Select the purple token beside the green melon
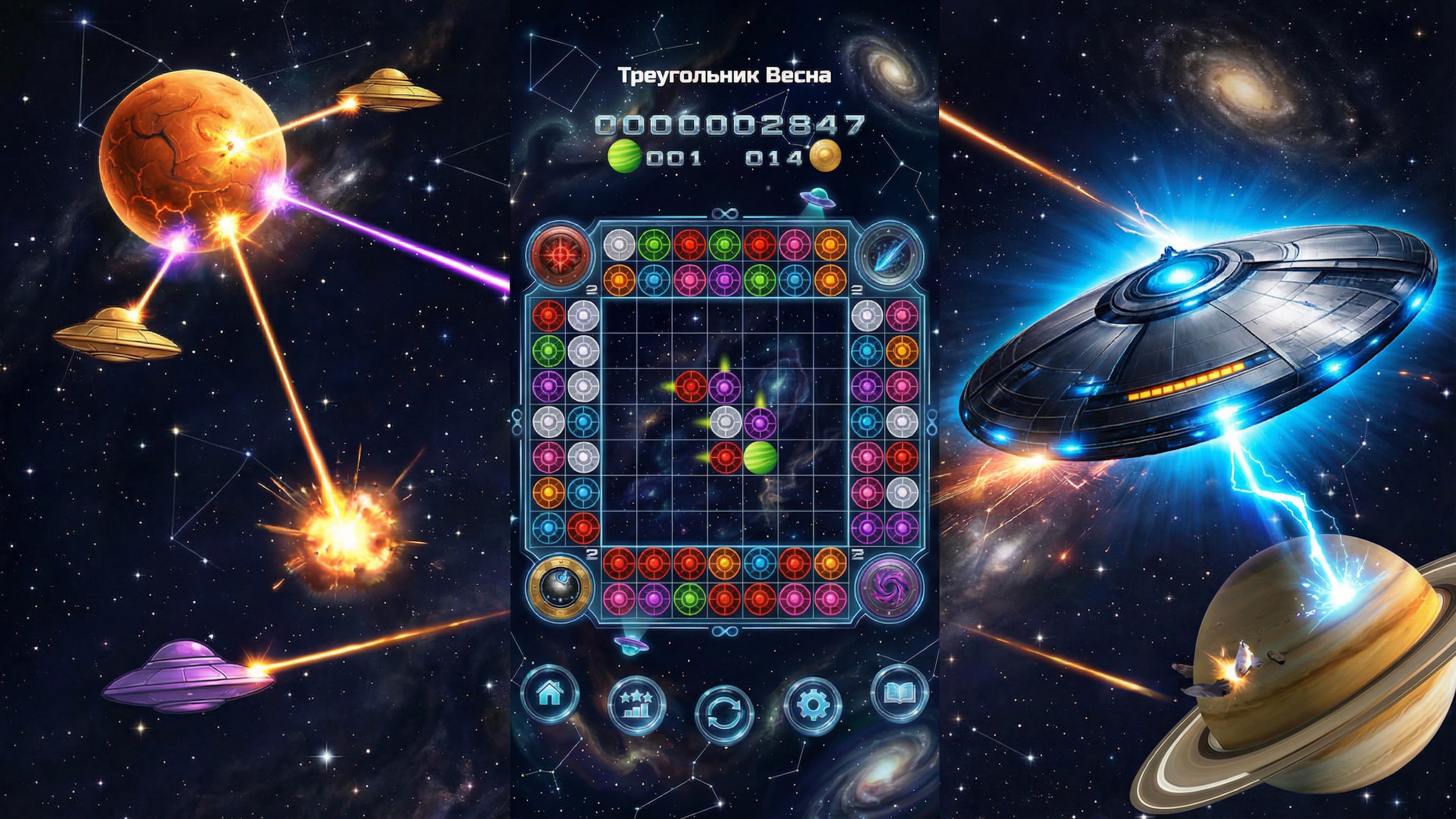The image size is (1456, 819). (760, 423)
